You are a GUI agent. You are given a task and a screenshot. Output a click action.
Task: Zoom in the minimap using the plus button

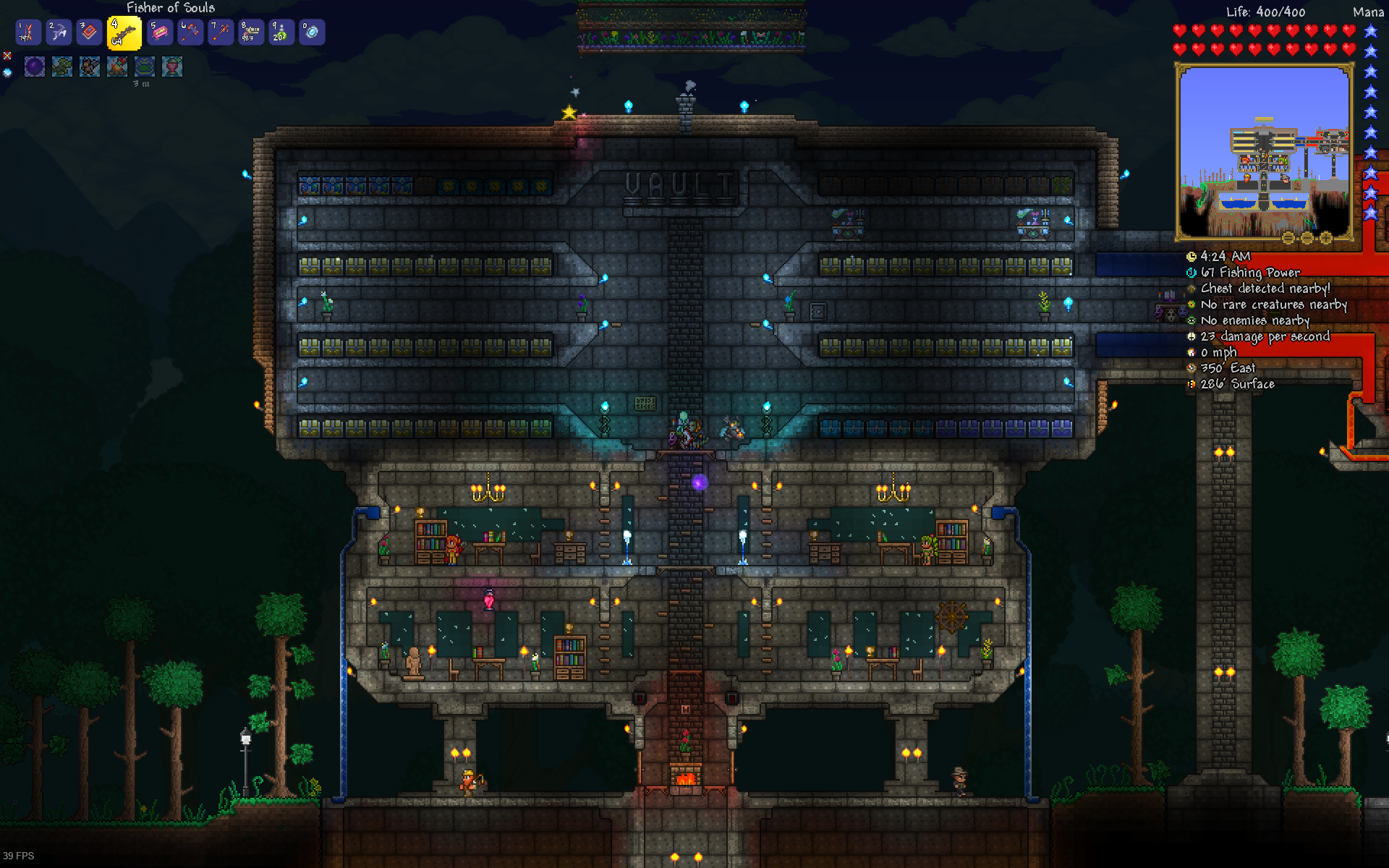1325,237
